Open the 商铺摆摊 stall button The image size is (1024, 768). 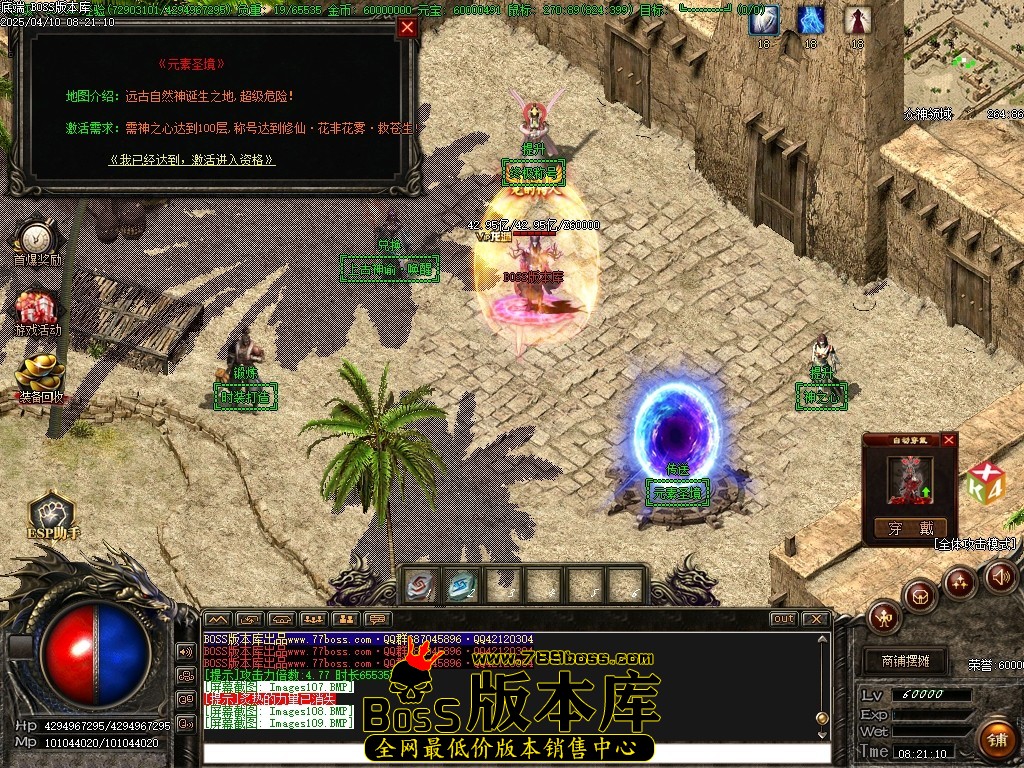(905, 661)
